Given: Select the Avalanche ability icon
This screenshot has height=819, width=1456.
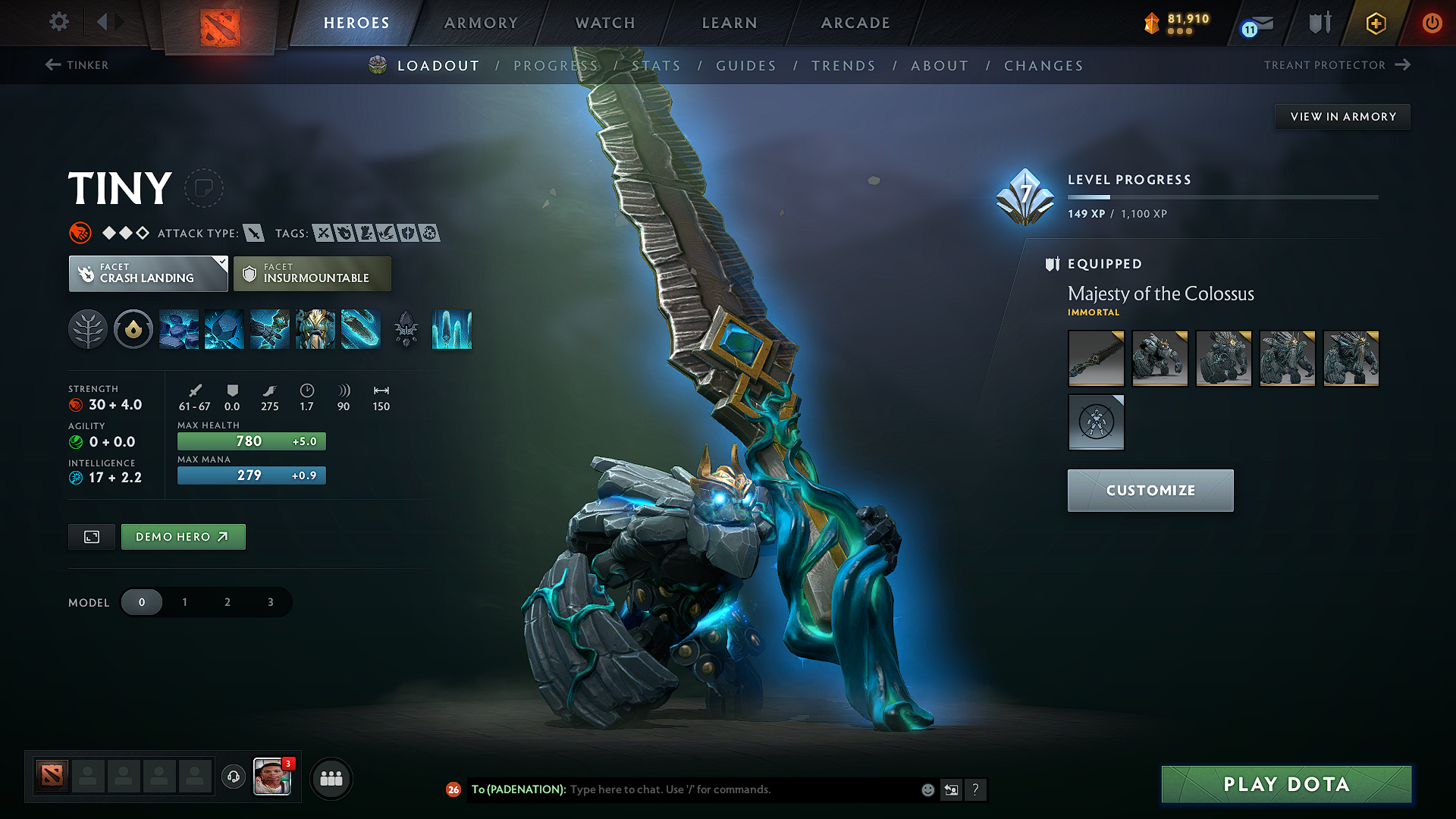Looking at the screenshot, I should pos(179,329).
